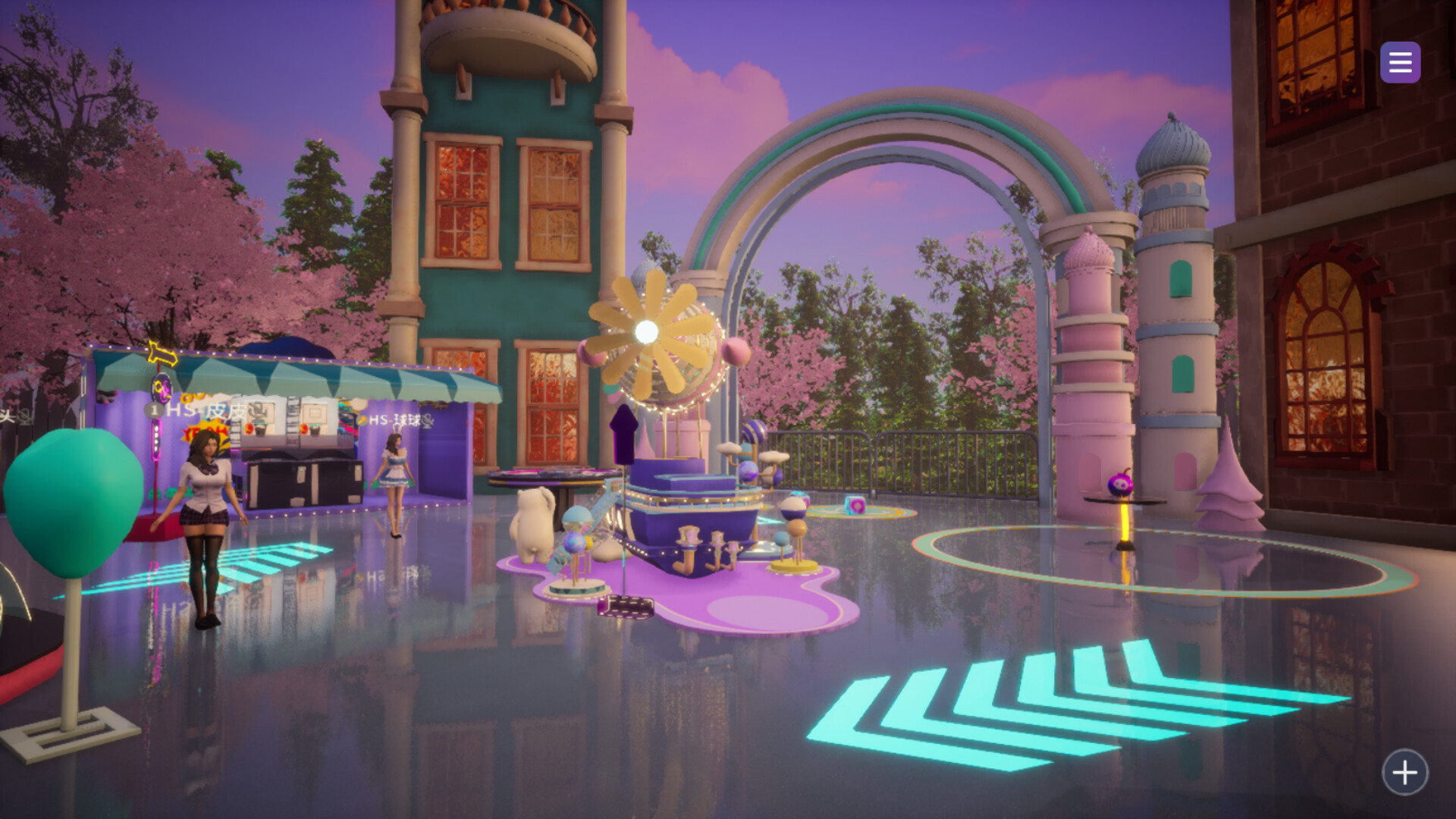Open the purple hamburger menu top-right
This screenshot has height=819, width=1456.
click(x=1400, y=61)
